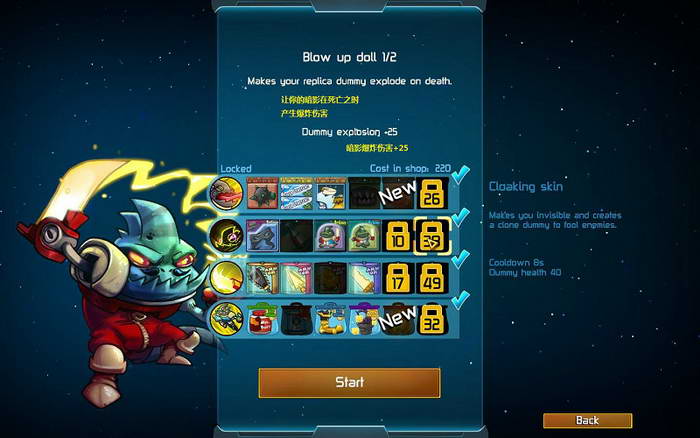Select the locked upgrade marked 39
This screenshot has height=438, width=700.
click(x=433, y=235)
